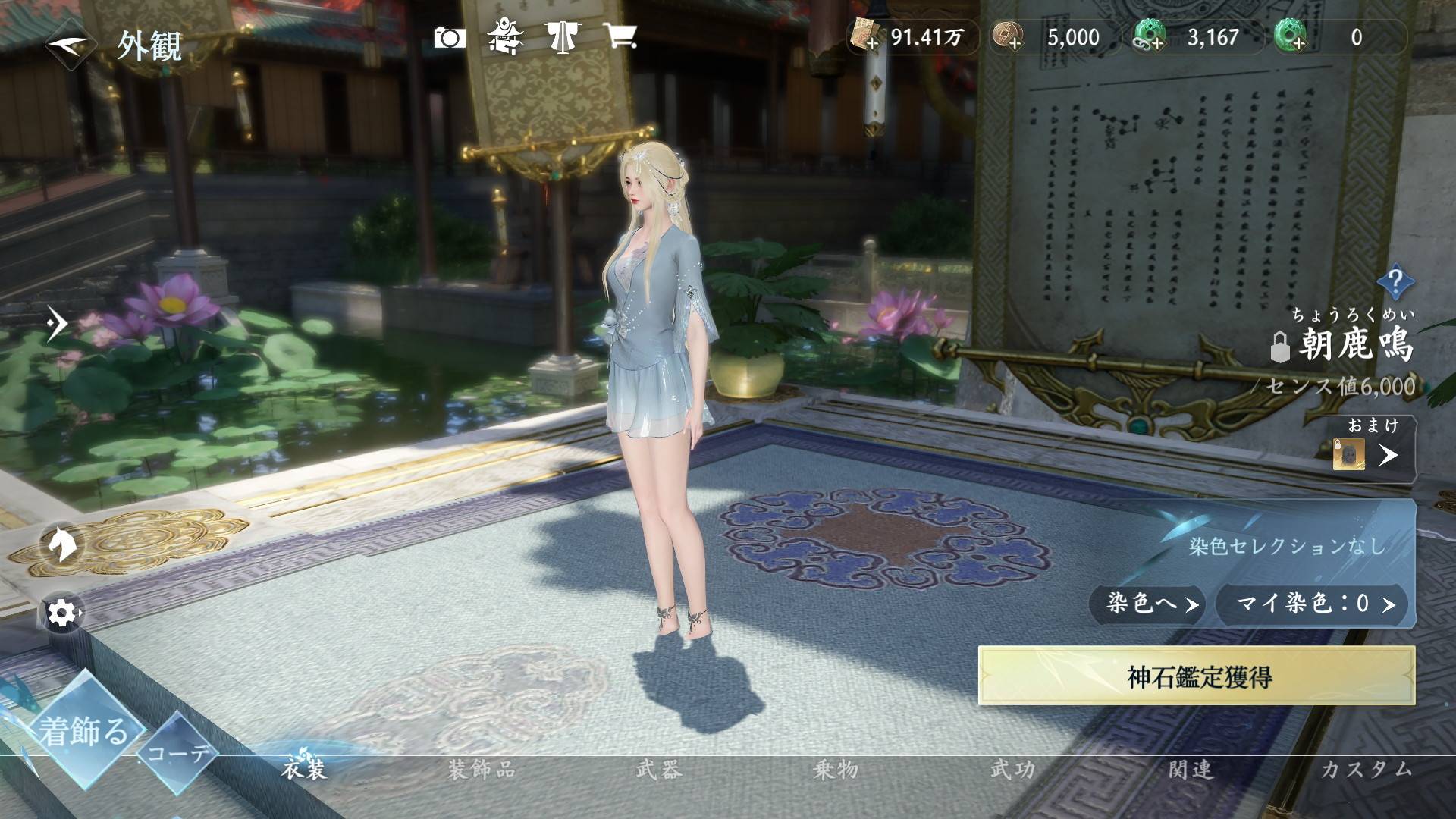Open the camera photo mode
Screen dimensions: 1456x819
[449, 37]
